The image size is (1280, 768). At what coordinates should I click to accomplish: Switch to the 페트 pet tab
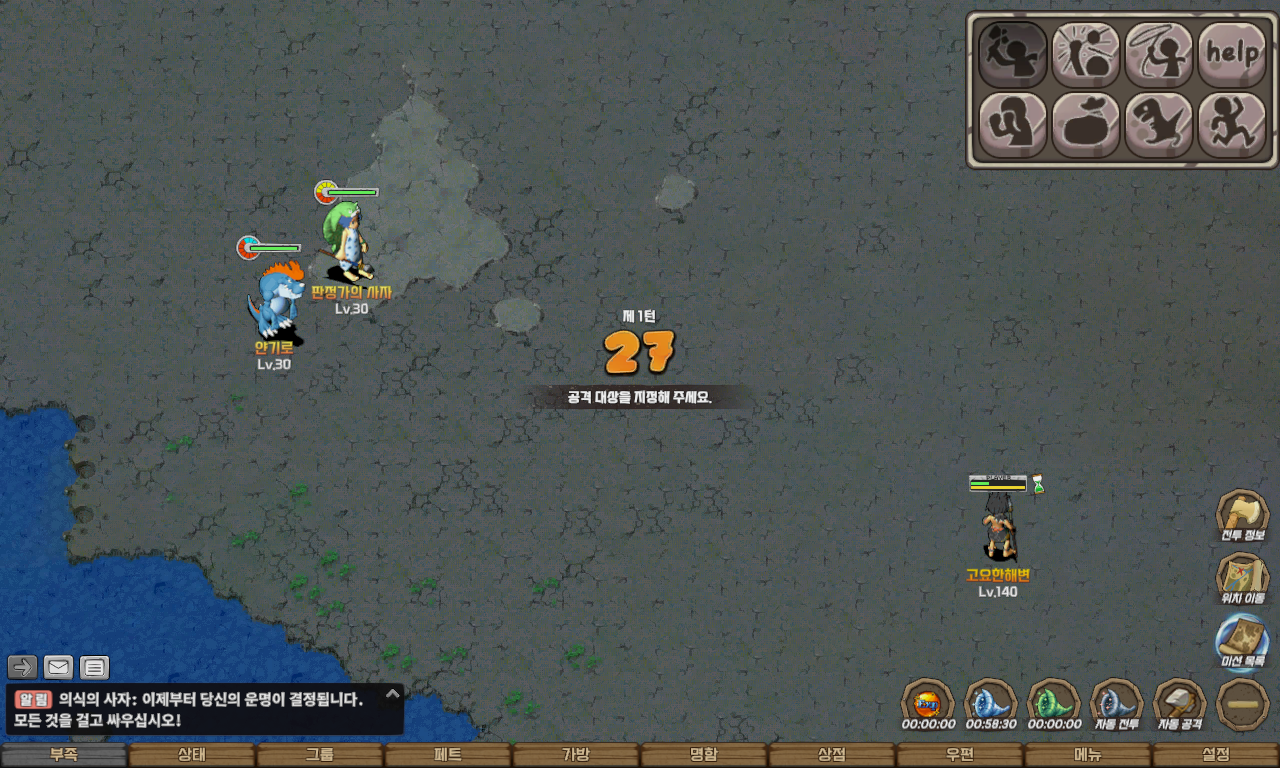[448, 755]
